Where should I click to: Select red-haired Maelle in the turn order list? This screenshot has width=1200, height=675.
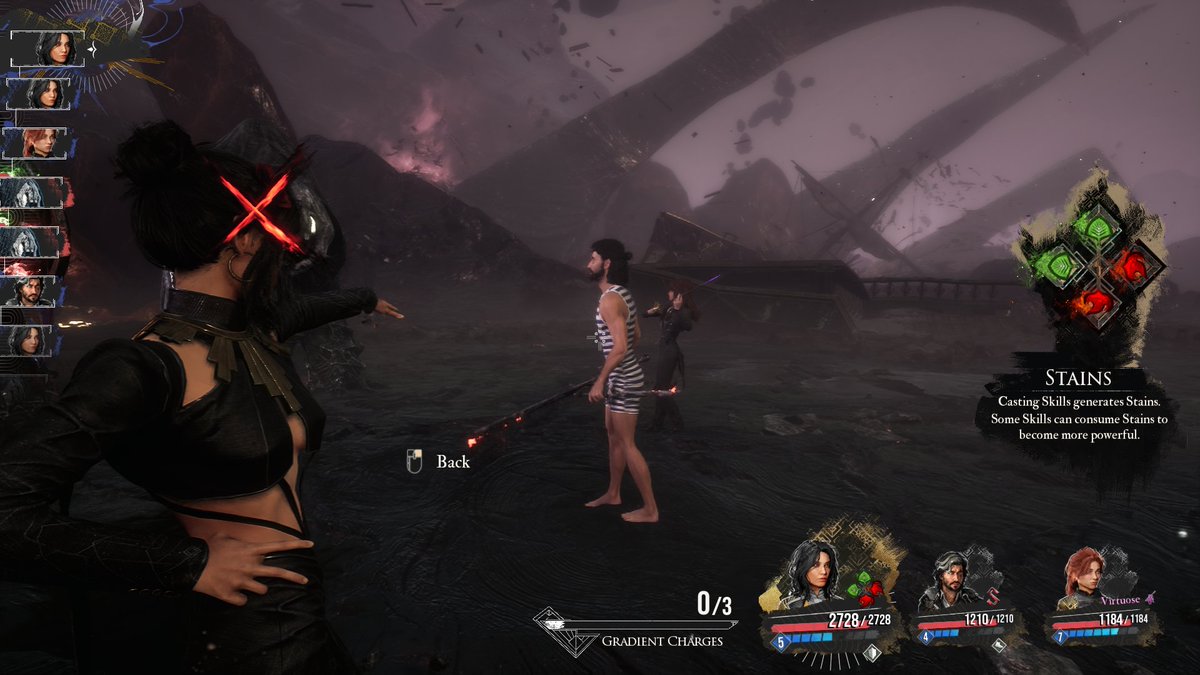(x=39, y=142)
